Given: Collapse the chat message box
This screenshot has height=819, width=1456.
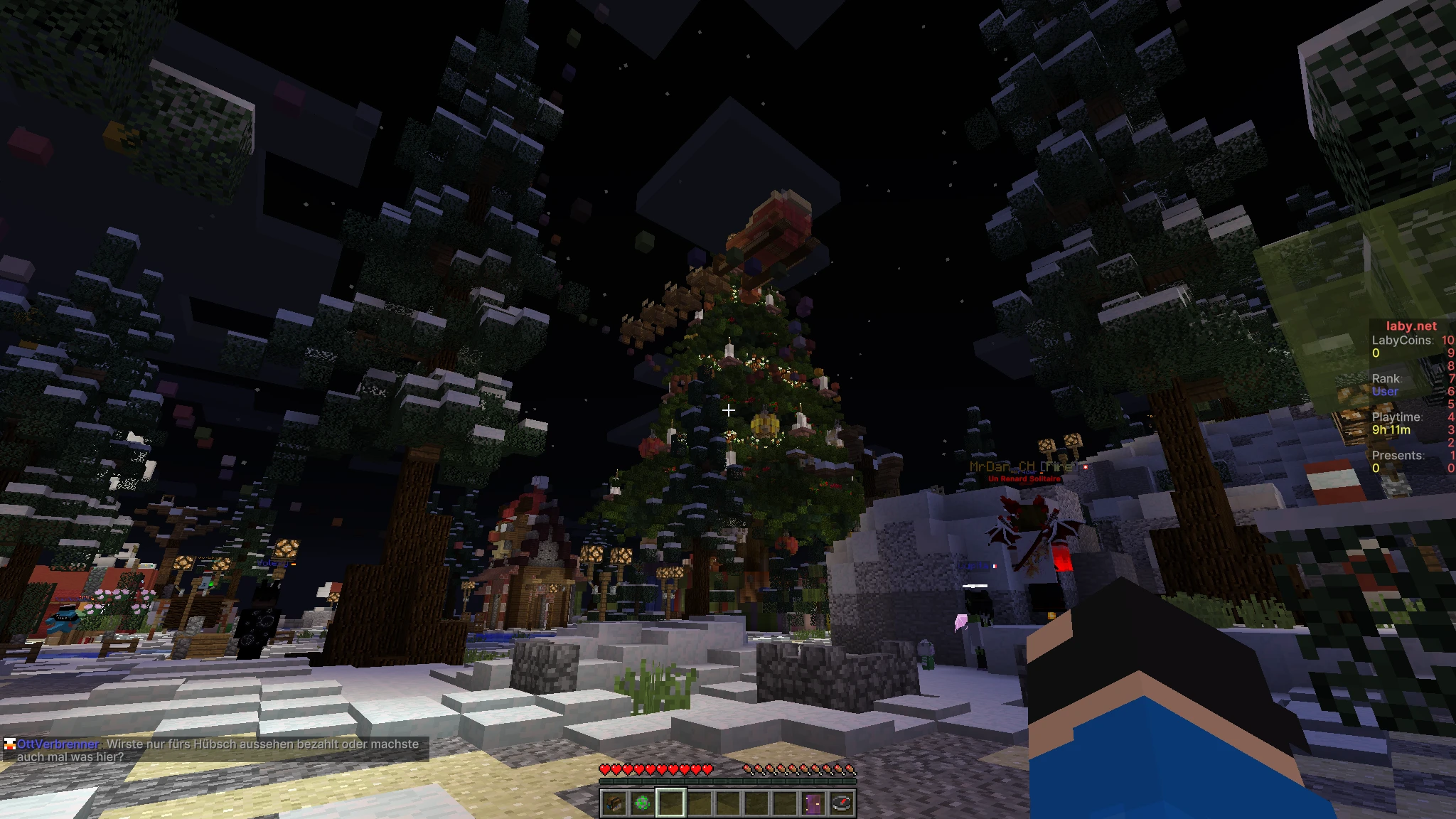Looking at the screenshot, I should click(213, 750).
